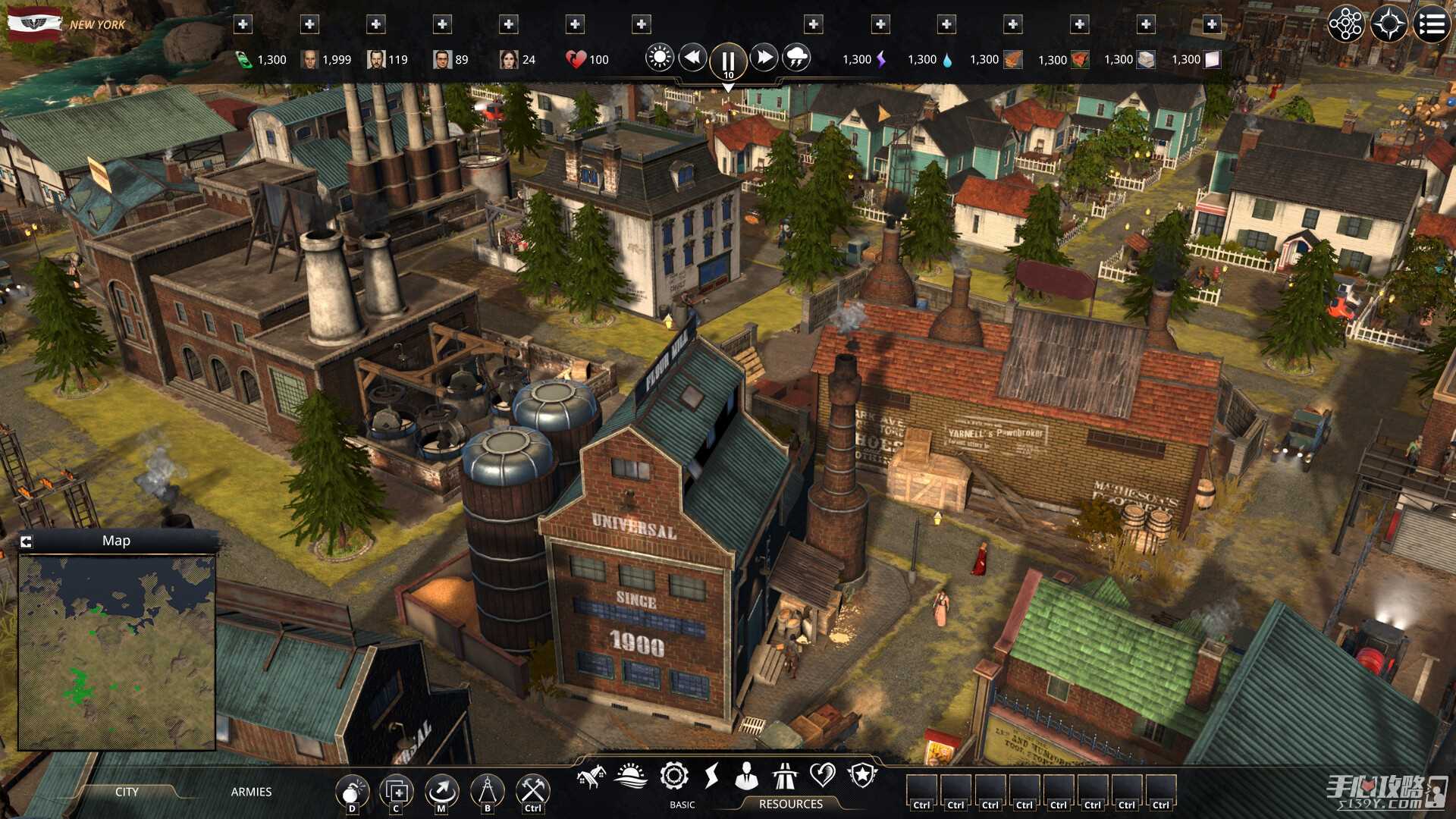The image size is (1456, 819).
Task: Open the housing buildings category
Action: point(591,776)
